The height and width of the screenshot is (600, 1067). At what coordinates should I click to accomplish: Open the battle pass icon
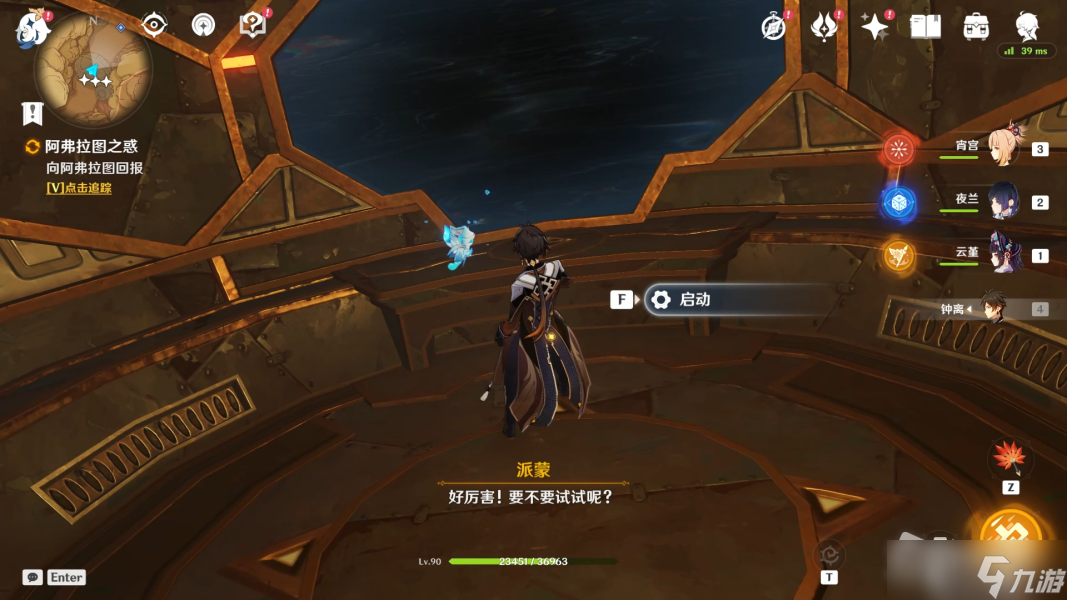[x=824, y=27]
